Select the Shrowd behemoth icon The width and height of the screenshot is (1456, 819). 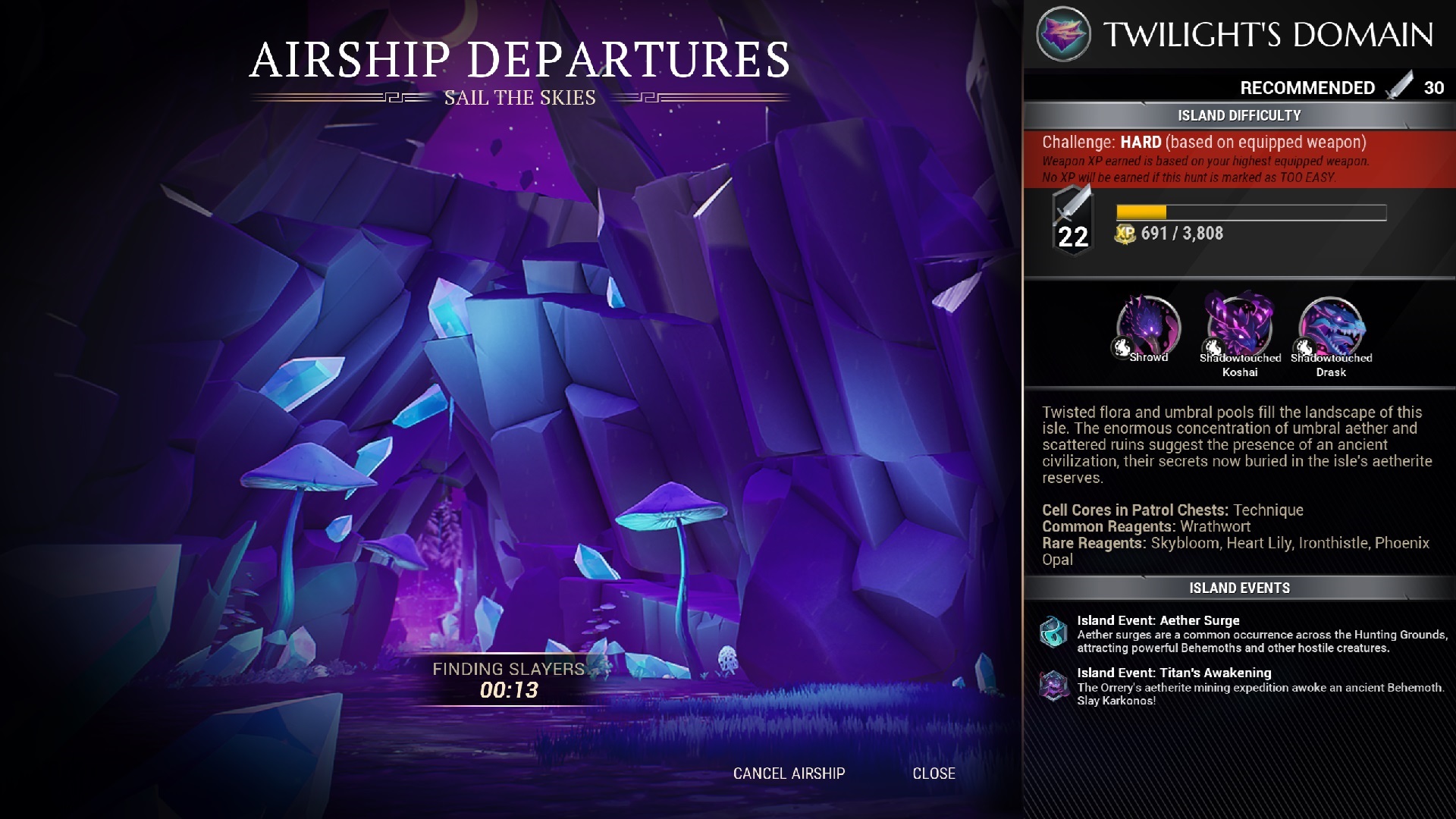pos(1149,327)
